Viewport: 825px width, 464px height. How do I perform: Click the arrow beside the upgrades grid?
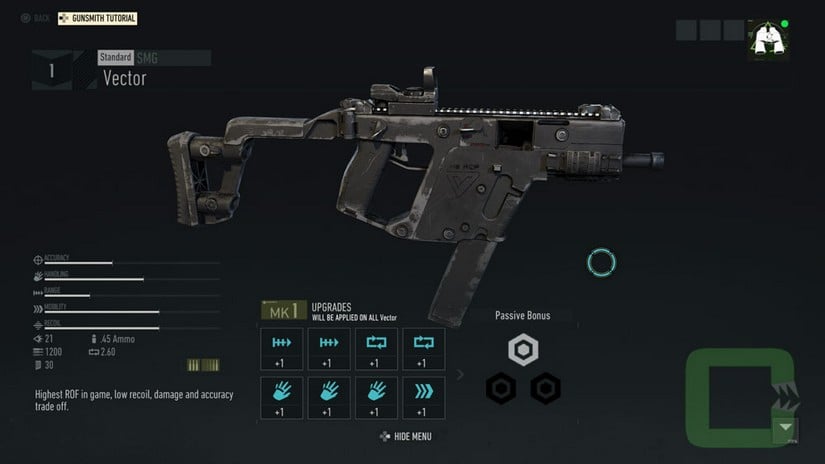click(460, 375)
